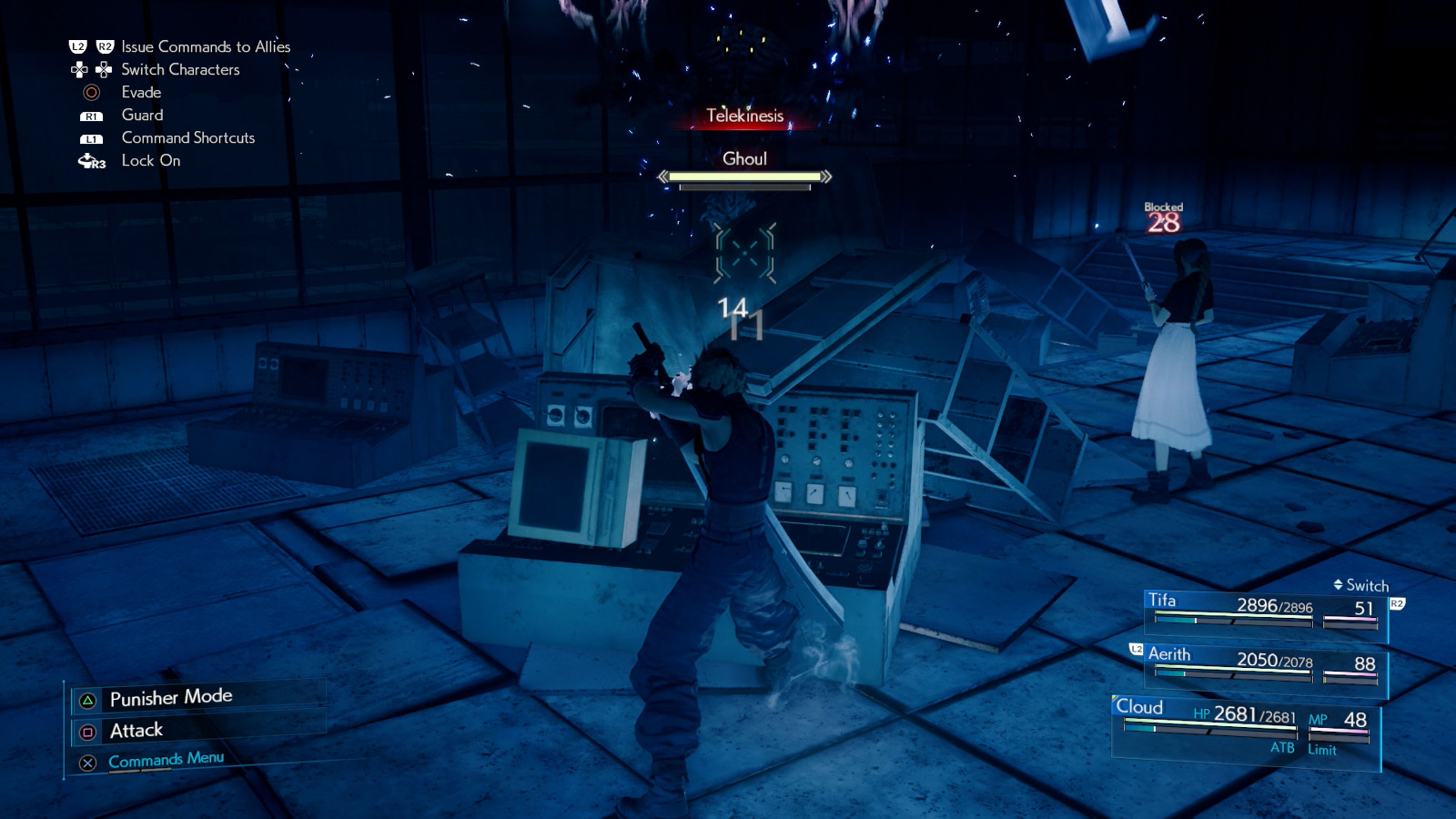Screen dimensions: 1456x819
Task: Select Cloud's party status panel
Action: pyautogui.click(x=1245, y=728)
